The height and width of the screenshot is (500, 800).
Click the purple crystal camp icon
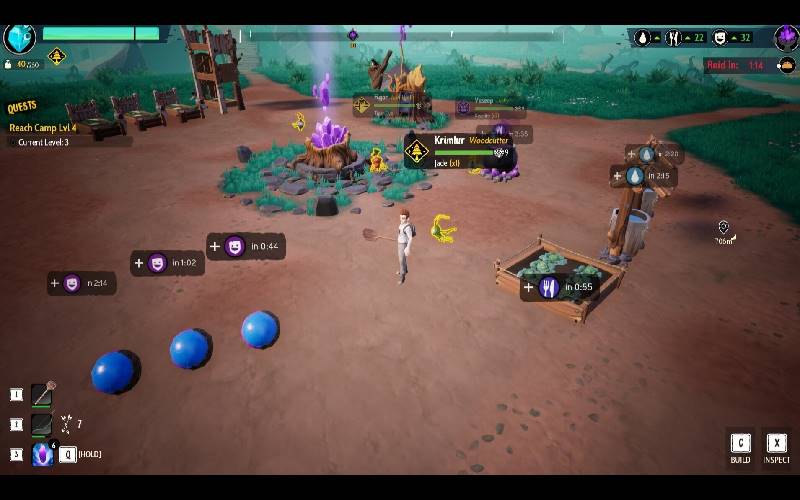click(x=785, y=38)
